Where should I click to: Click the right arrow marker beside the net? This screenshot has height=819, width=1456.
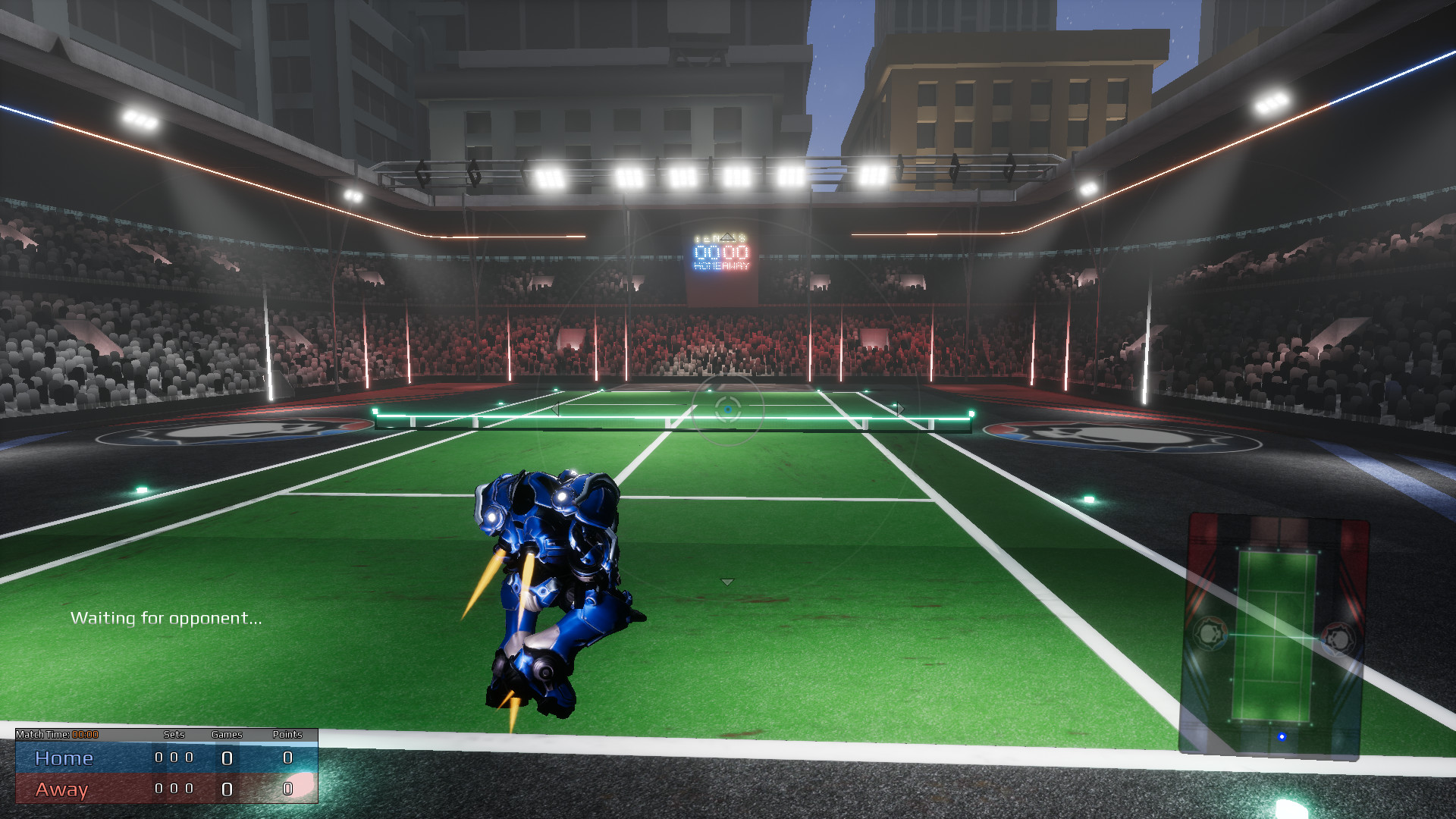901,408
